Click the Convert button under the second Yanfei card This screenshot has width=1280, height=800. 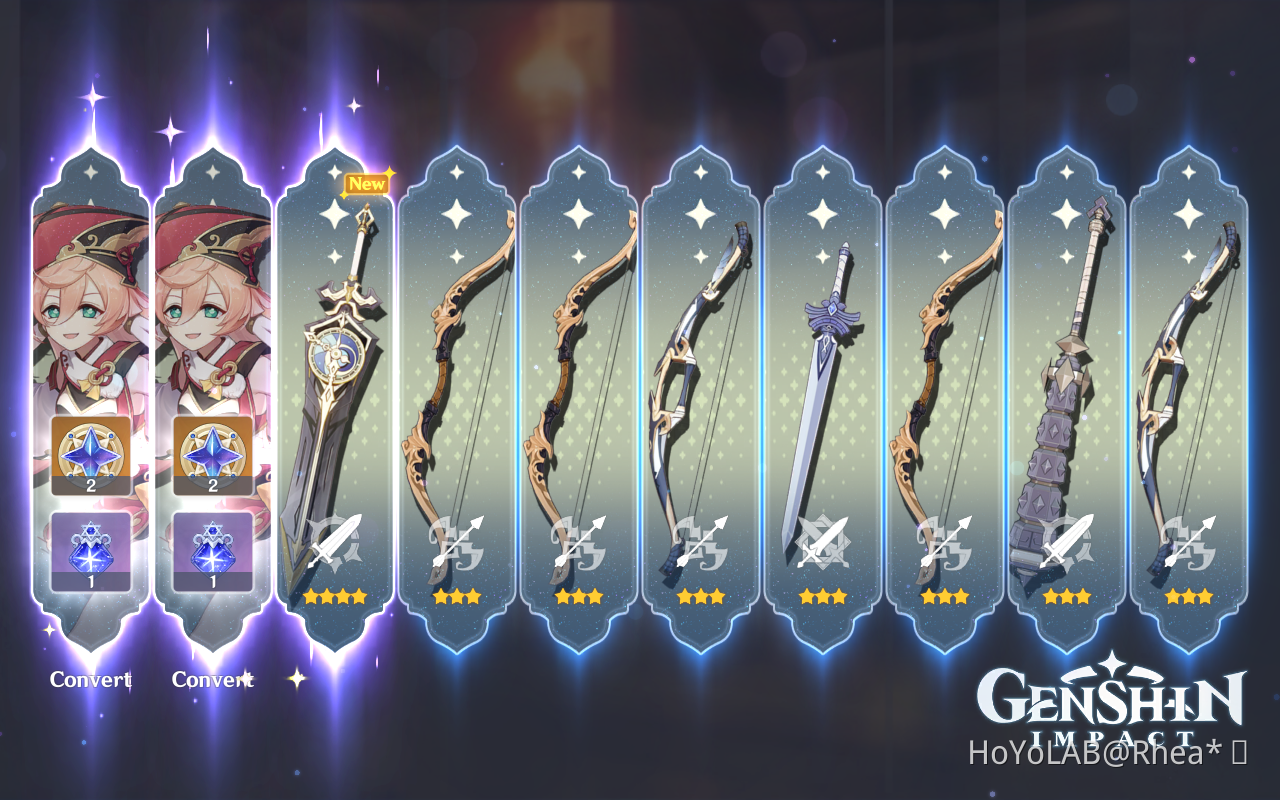pos(213,680)
